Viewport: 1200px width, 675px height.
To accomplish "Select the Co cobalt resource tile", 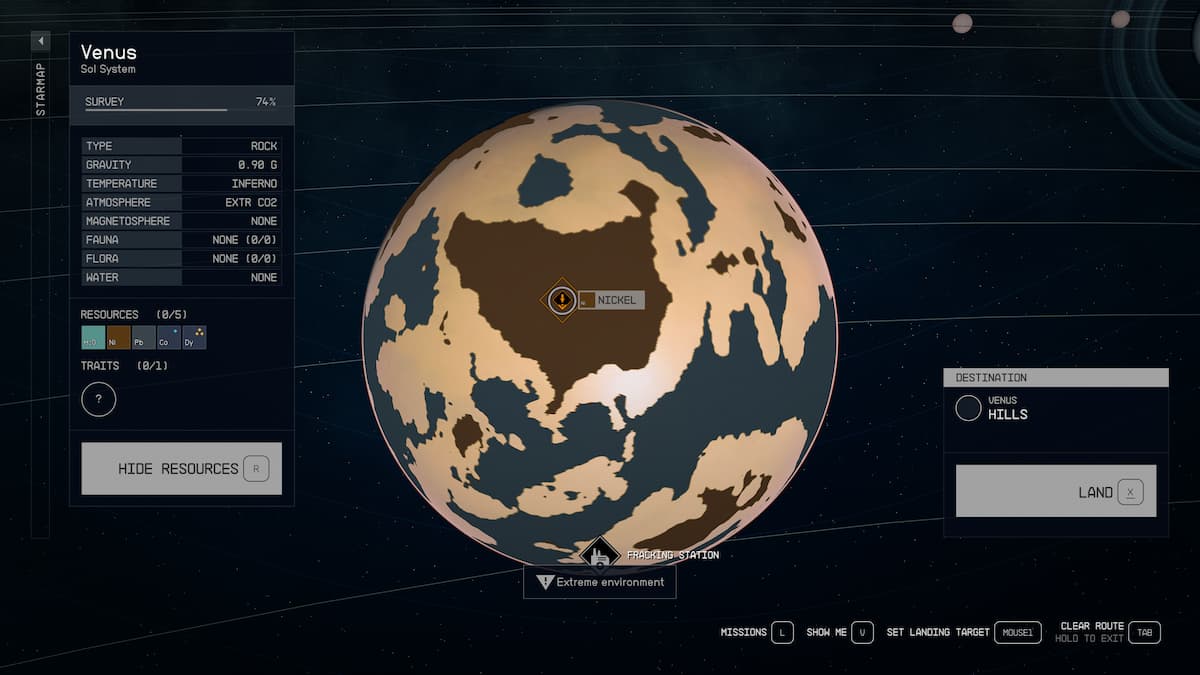I will coord(169,338).
